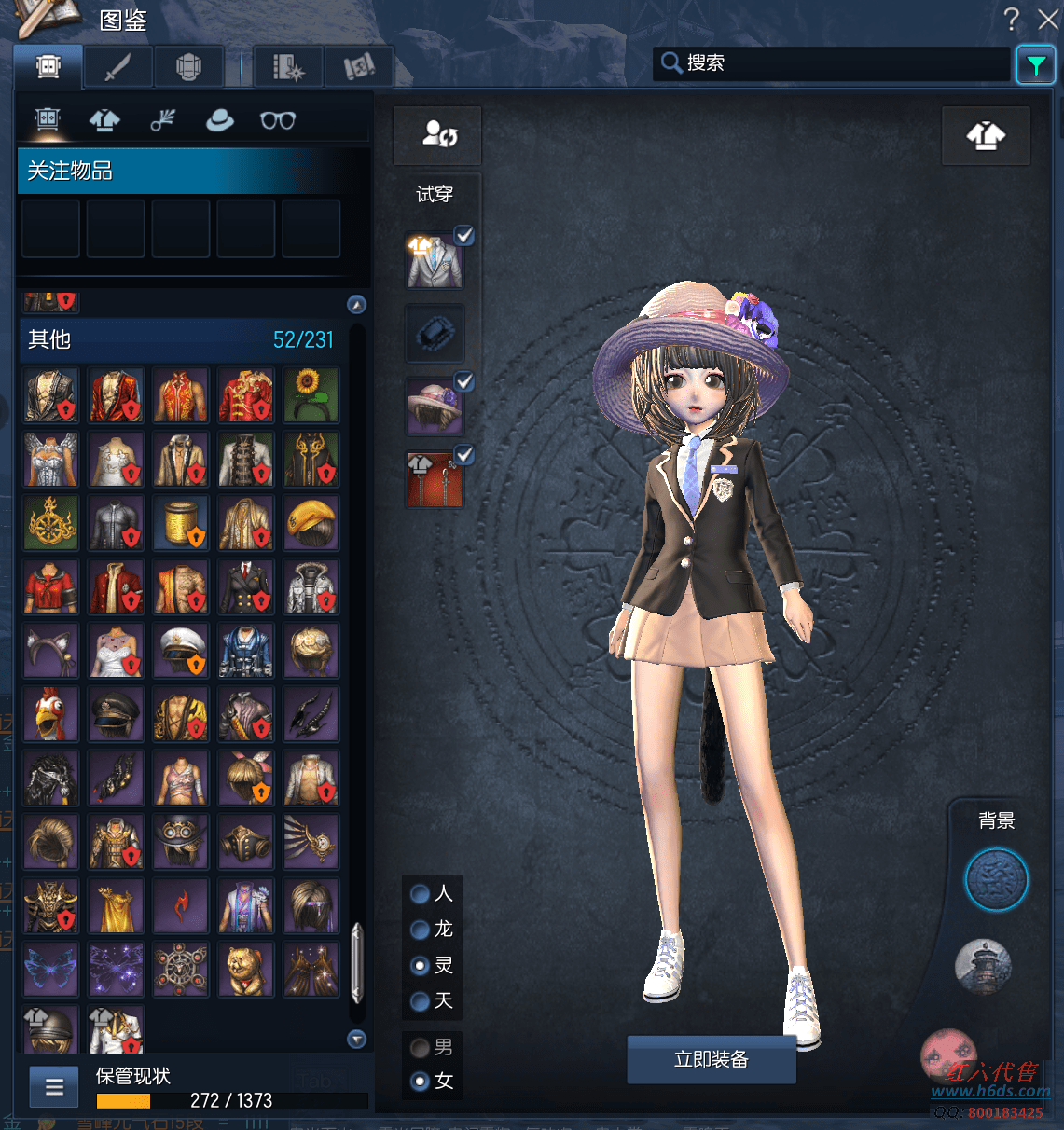Select the hat category filter
The width and height of the screenshot is (1064, 1130).
pyautogui.click(x=220, y=120)
